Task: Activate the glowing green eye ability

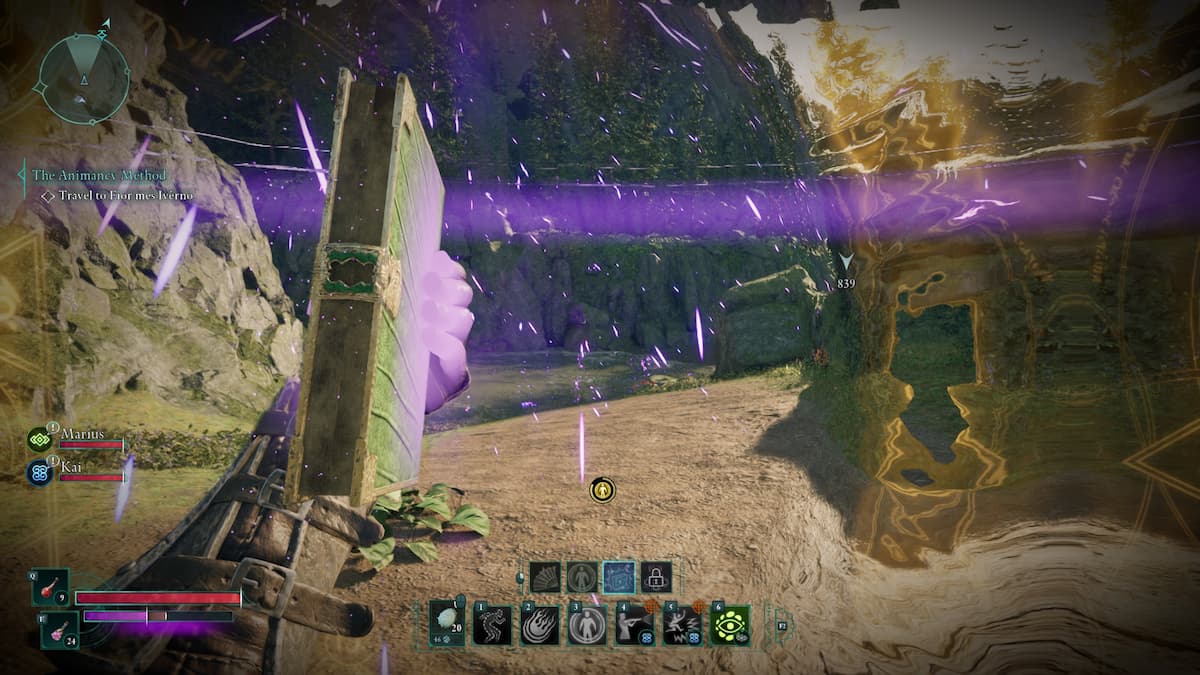Action: (730, 625)
